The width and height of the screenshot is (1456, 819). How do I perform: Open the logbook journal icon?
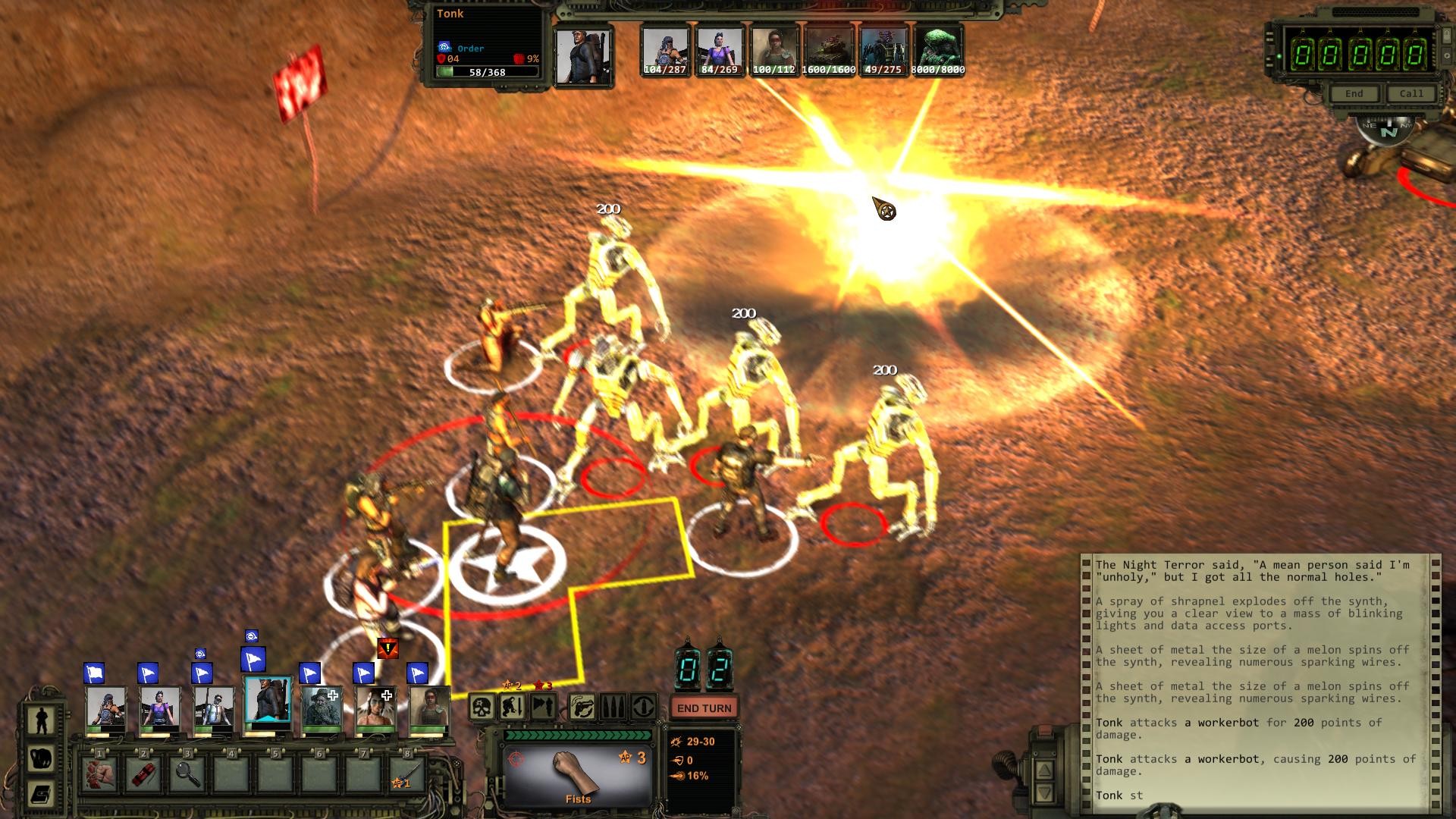pos(41,794)
